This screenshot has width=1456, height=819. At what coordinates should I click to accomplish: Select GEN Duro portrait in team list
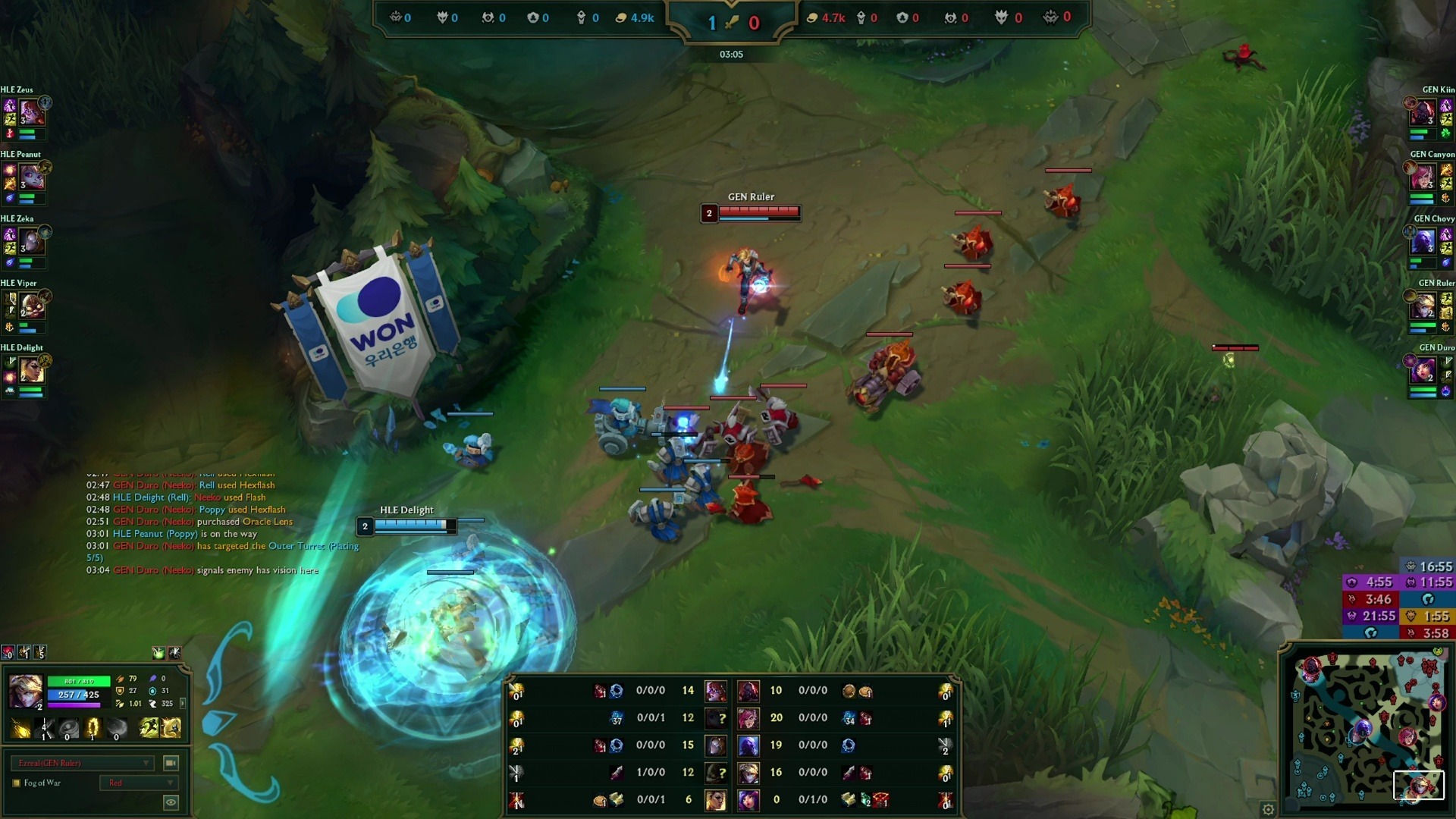(1423, 371)
